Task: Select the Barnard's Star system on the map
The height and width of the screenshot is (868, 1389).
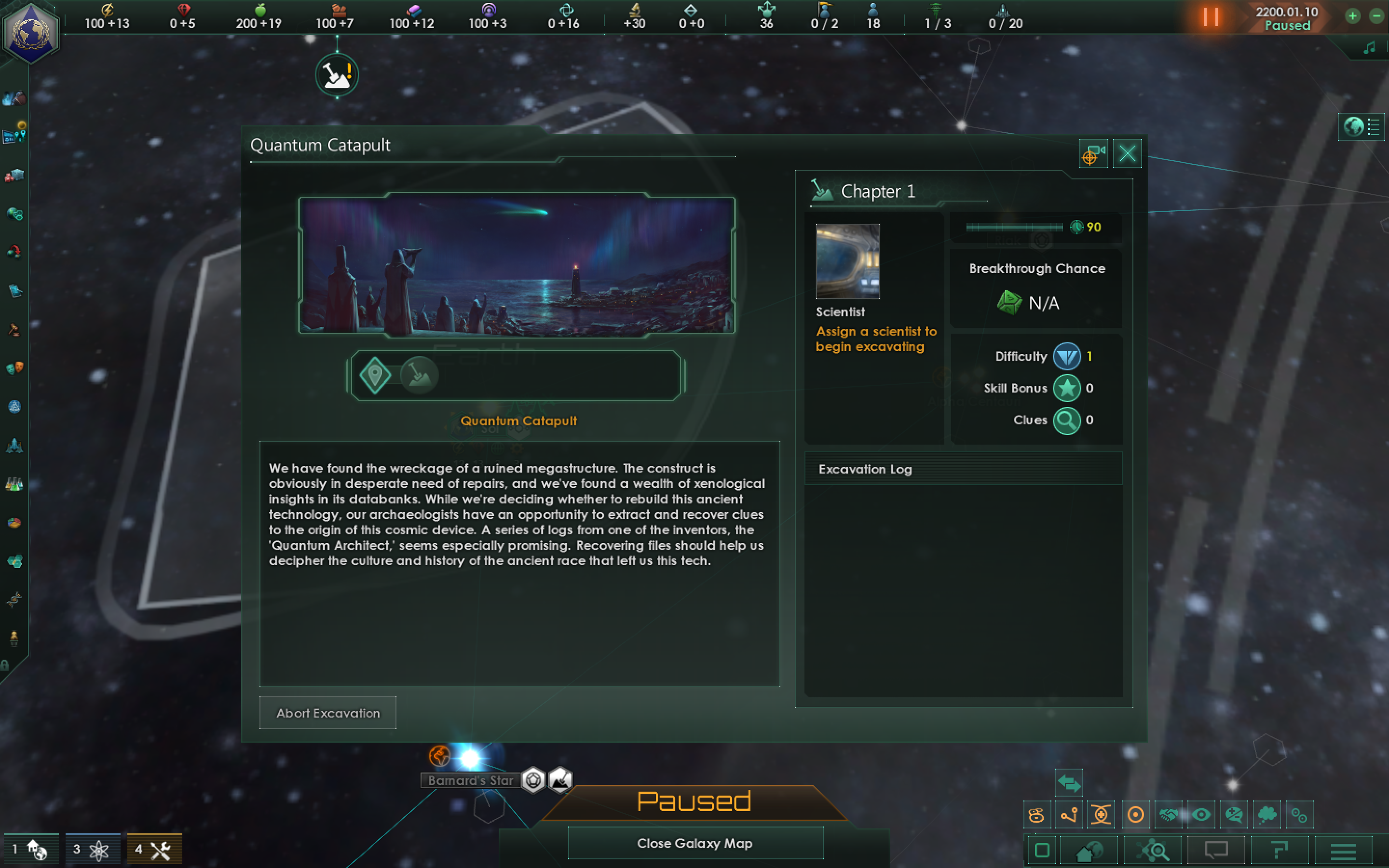Action: click(471, 758)
